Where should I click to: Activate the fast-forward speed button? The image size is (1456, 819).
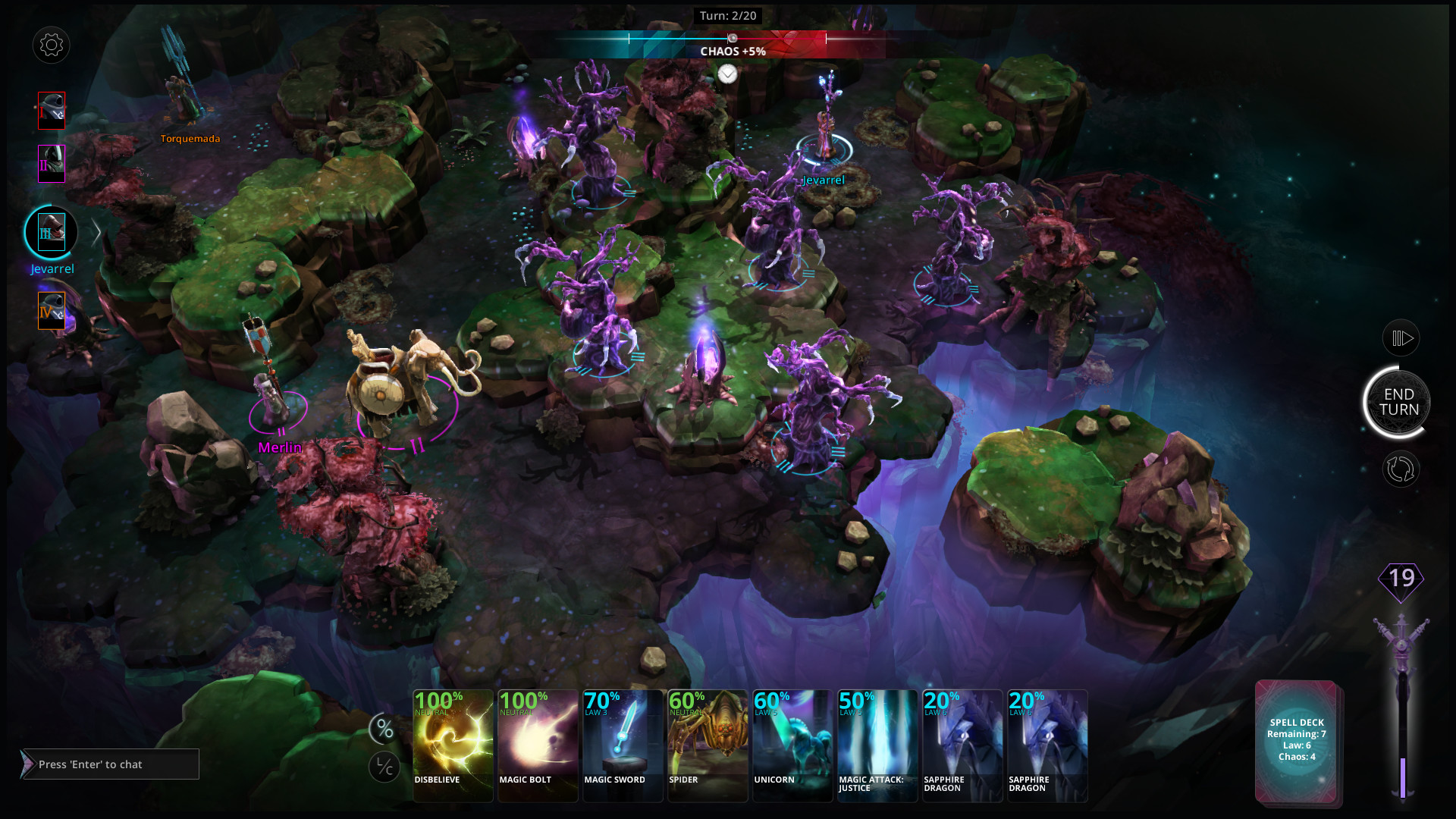click(x=1401, y=338)
